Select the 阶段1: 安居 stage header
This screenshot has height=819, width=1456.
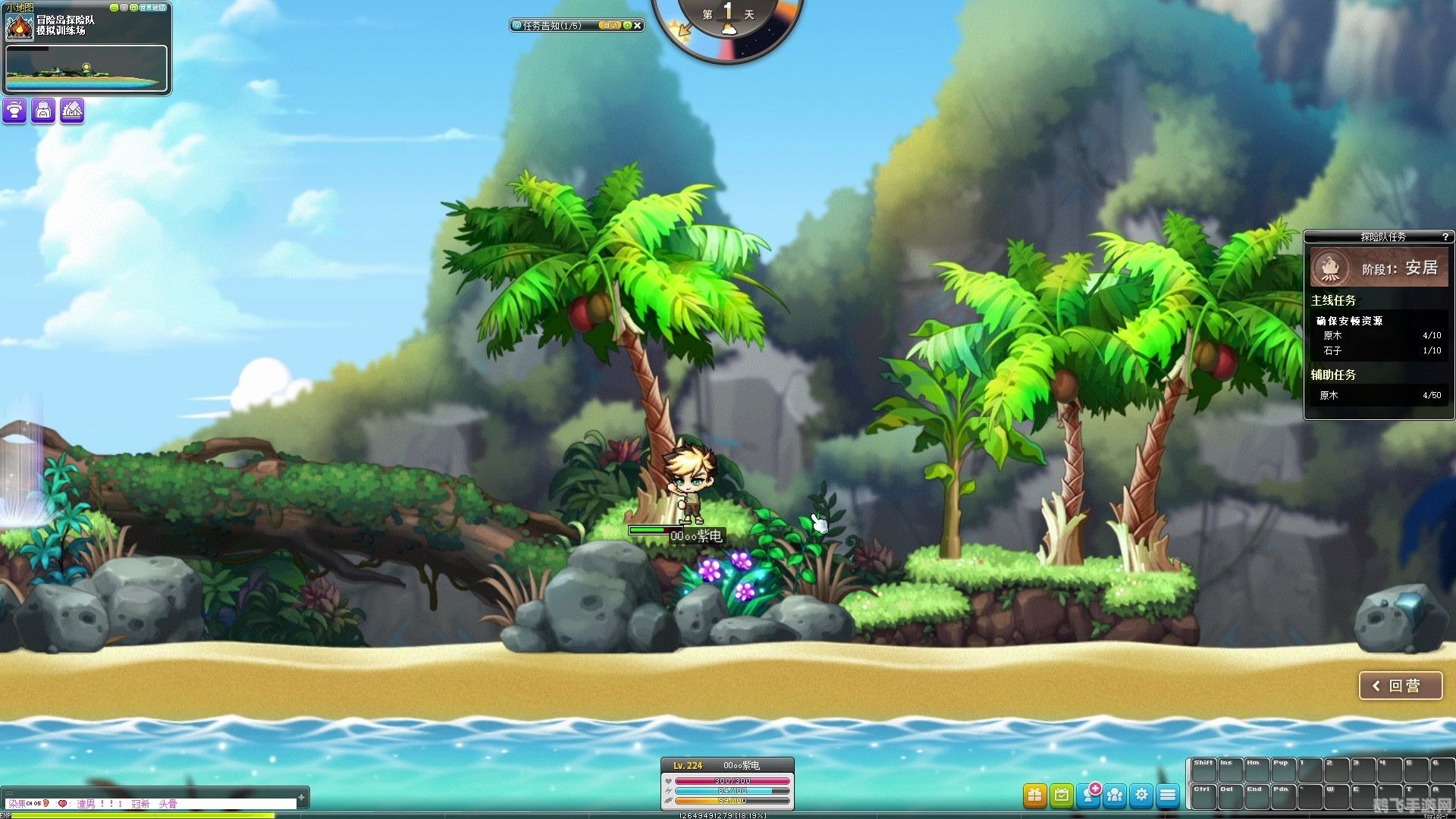[x=1379, y=268]
